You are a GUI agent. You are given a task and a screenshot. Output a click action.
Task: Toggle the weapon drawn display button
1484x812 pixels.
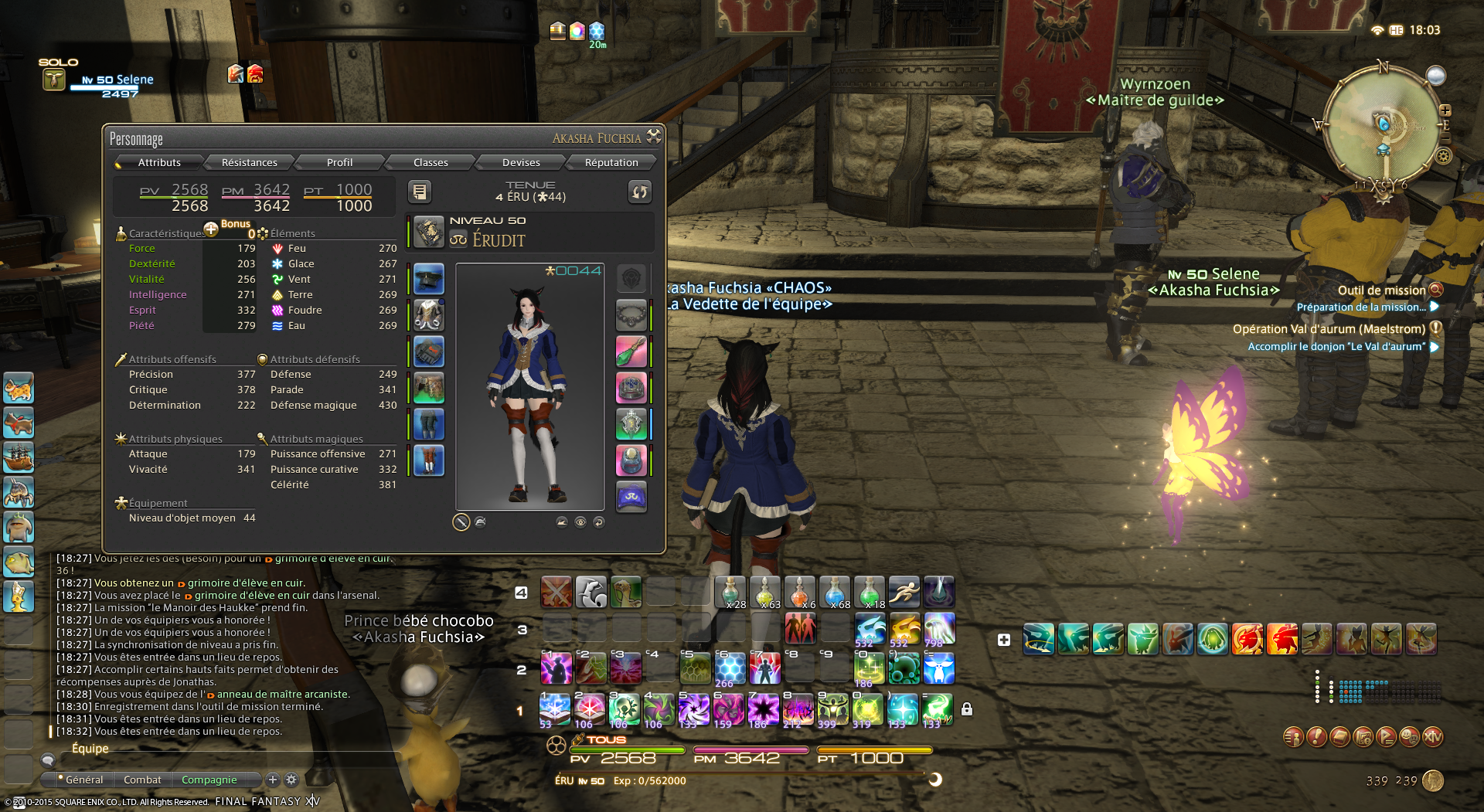coord(461,522)
